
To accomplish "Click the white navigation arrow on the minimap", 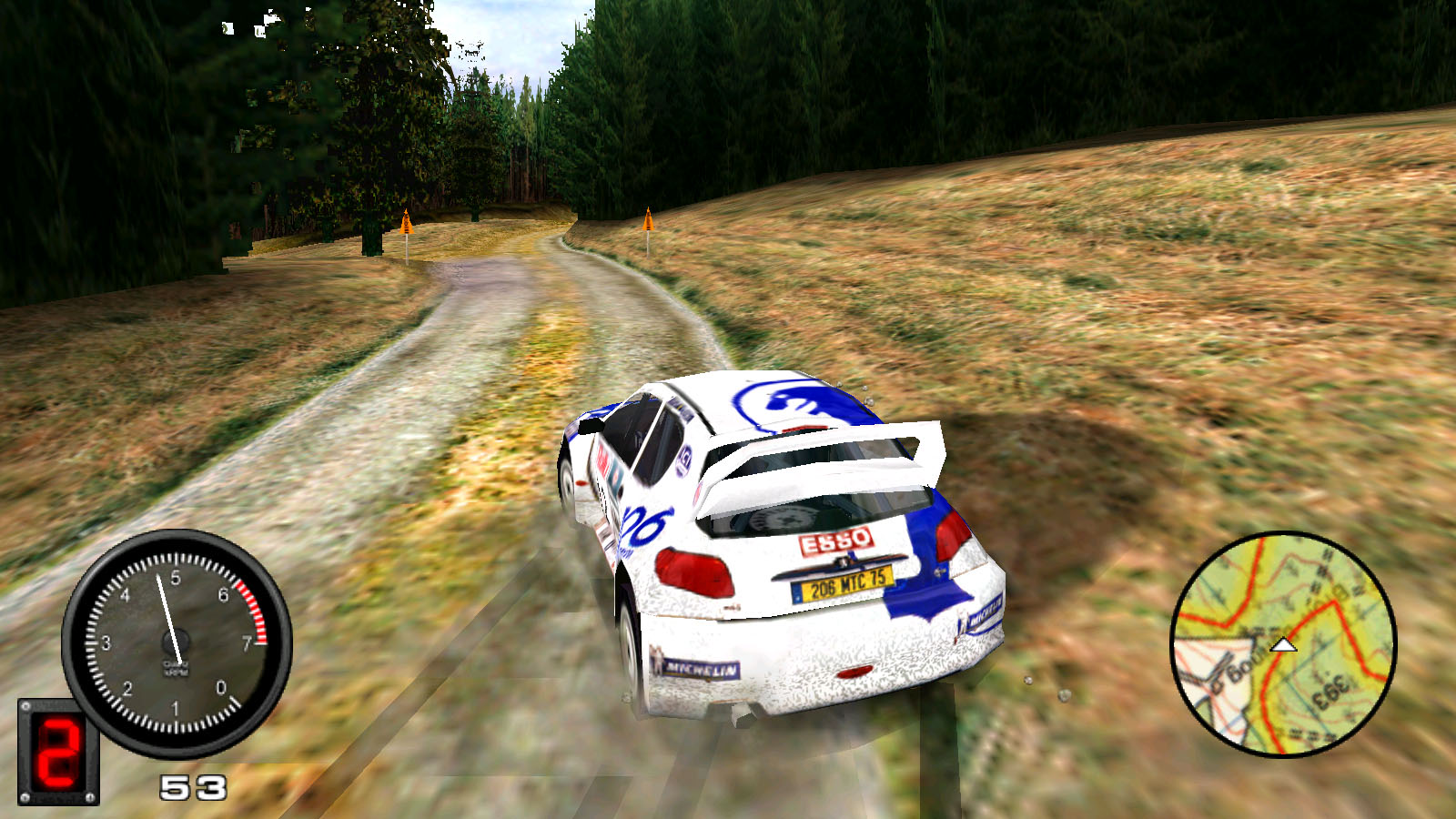I will tap(1283, 644).
